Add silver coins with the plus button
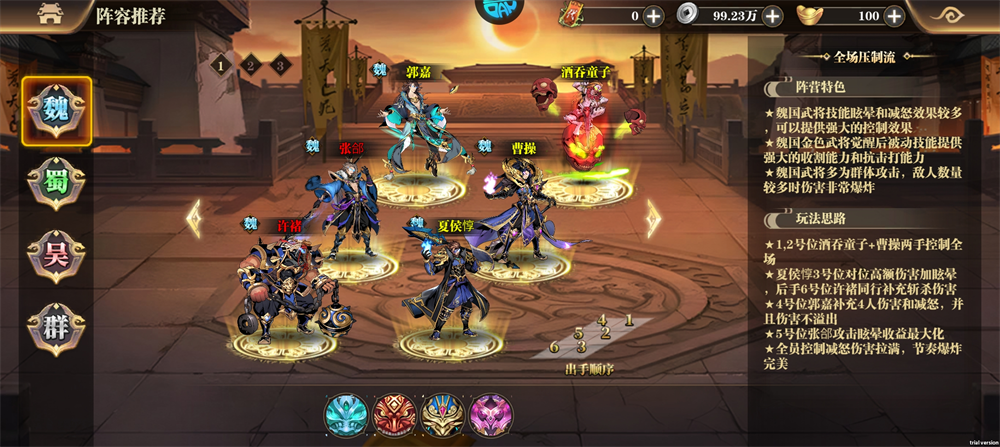 tap(772, 16)
